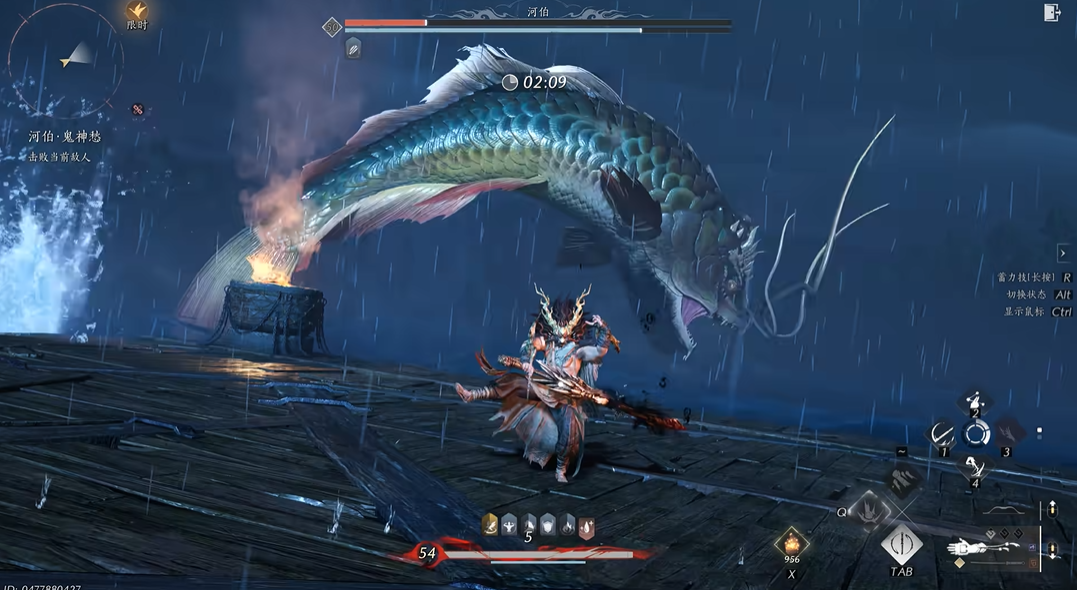The width and height of the screenshot is (1077, 590).
Task: Open the 河伯·鬼神愁 objective tracker
Action: 65,136
